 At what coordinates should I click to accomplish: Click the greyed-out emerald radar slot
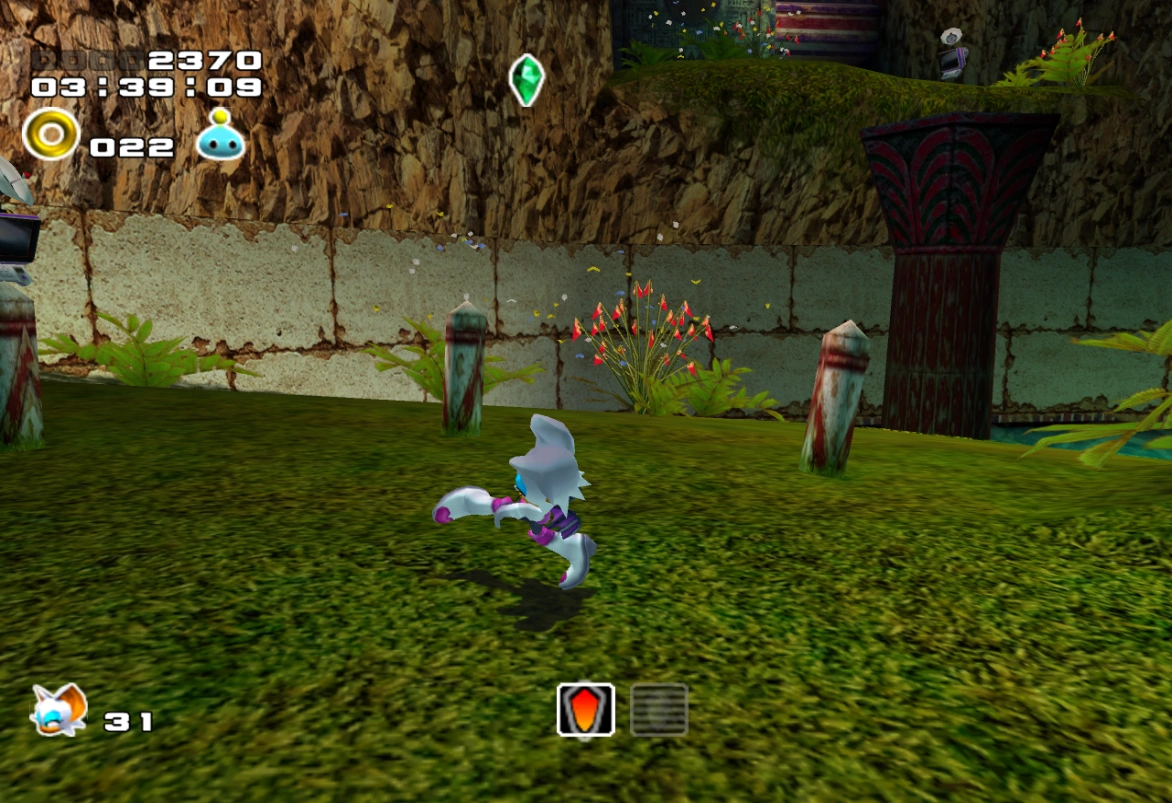pos(659,710)
